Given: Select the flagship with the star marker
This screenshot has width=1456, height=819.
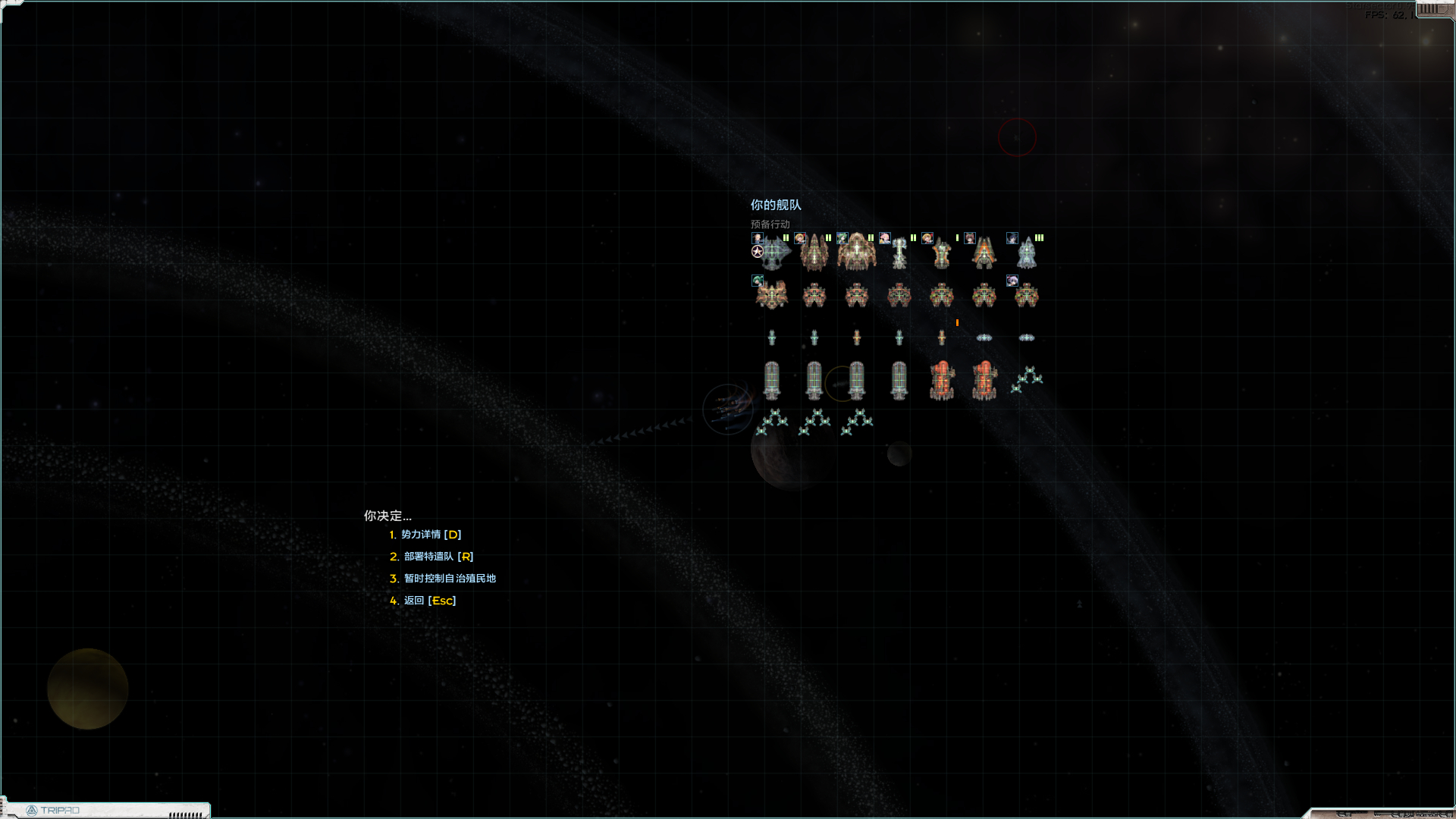Looking at the screenshot, I should [x=772, y=253].
